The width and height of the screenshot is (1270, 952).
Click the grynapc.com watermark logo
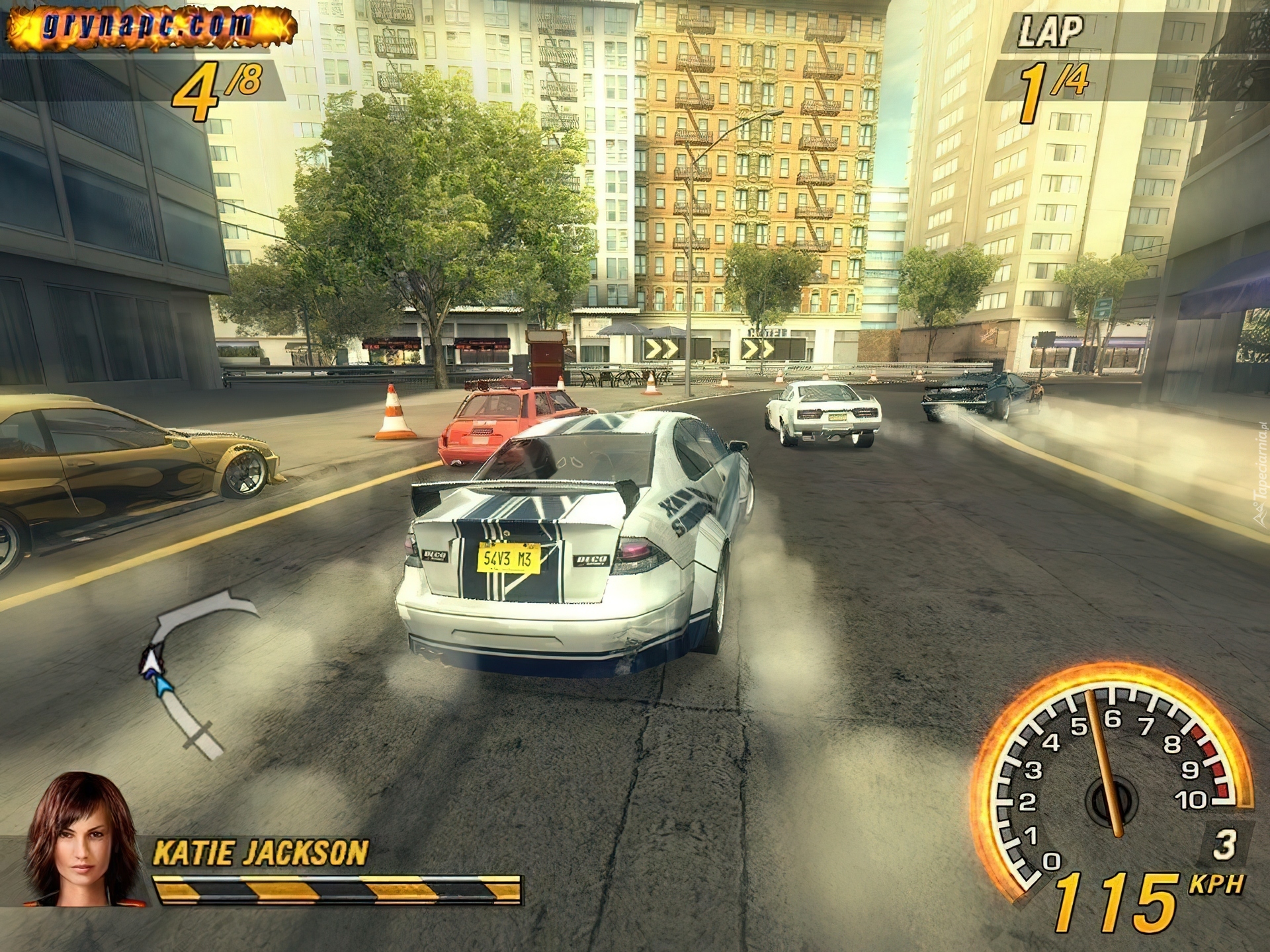(148, 26)
